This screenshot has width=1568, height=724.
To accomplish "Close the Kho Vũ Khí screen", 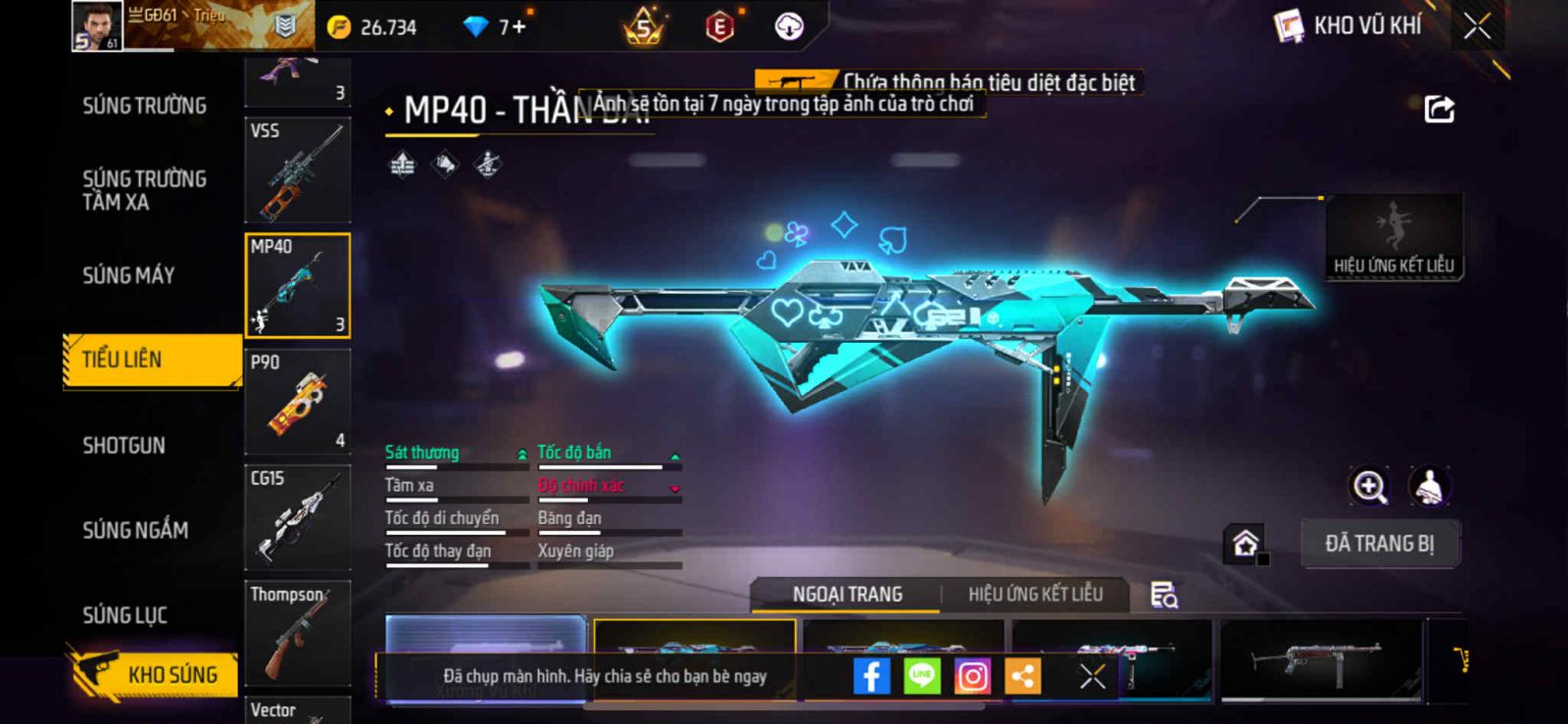I will [1477, 26].
